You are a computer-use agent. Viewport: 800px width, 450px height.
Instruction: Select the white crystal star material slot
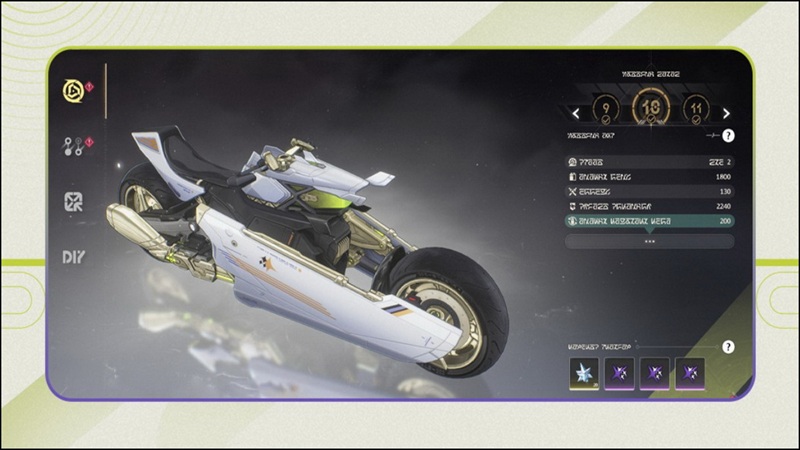(583, 373)
